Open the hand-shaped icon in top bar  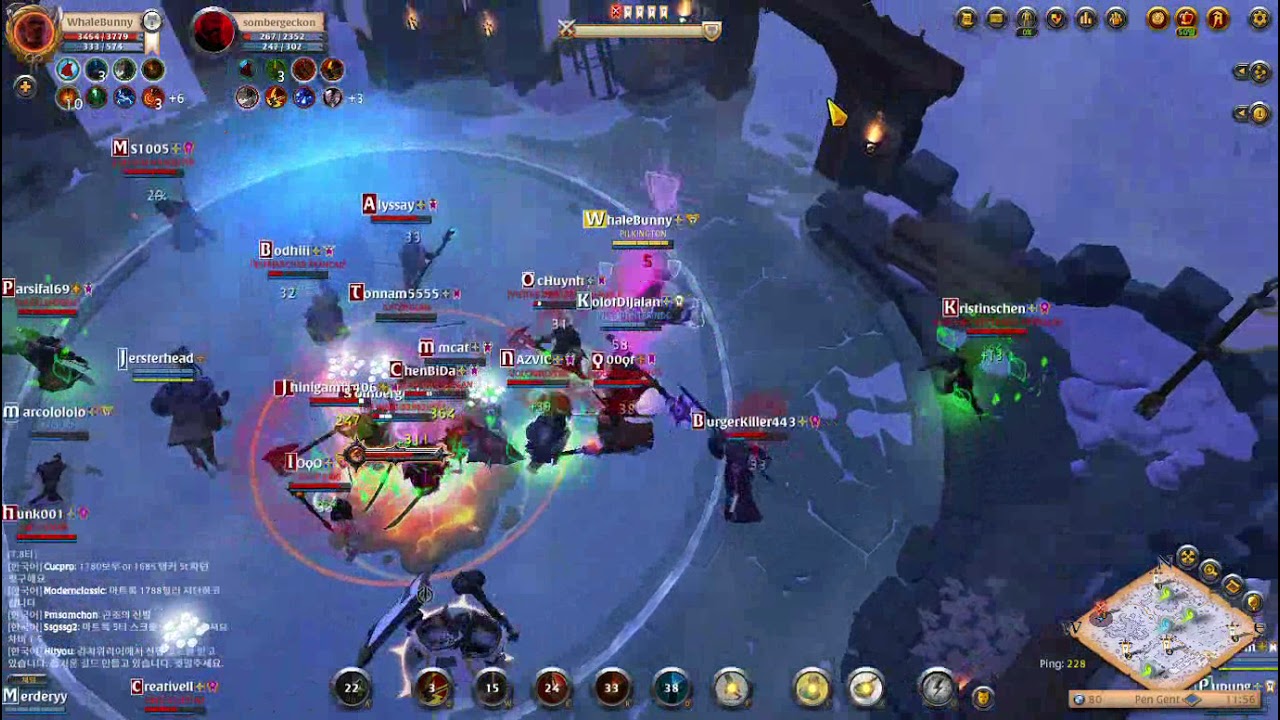pyautogui.click(x=1116, y=18)
